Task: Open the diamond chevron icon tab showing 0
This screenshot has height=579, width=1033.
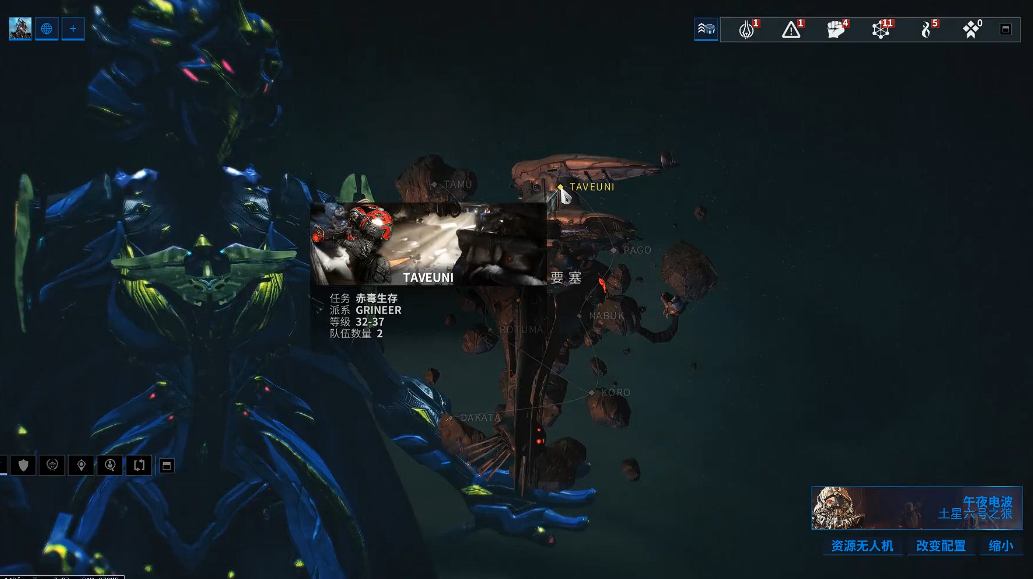Action: tap(971, 30)
